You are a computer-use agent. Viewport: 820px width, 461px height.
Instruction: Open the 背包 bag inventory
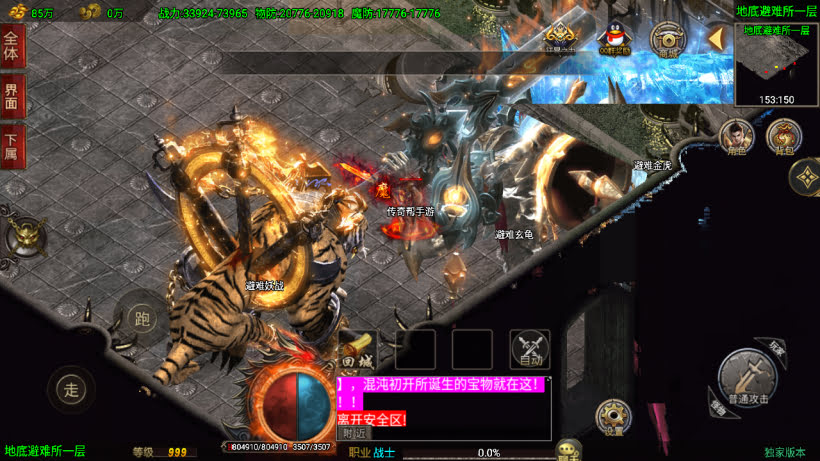tap(784, 137)
